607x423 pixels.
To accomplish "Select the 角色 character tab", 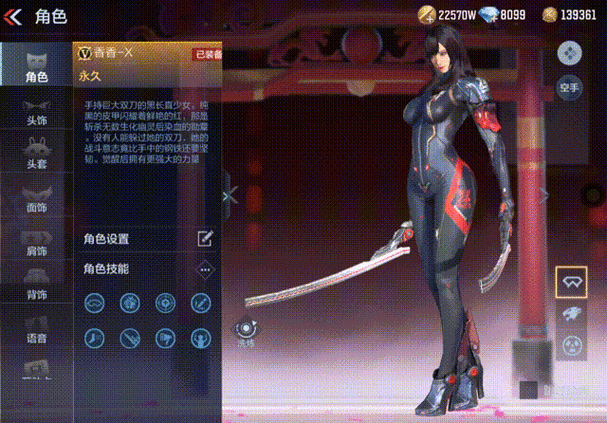I will coord(36,65).
